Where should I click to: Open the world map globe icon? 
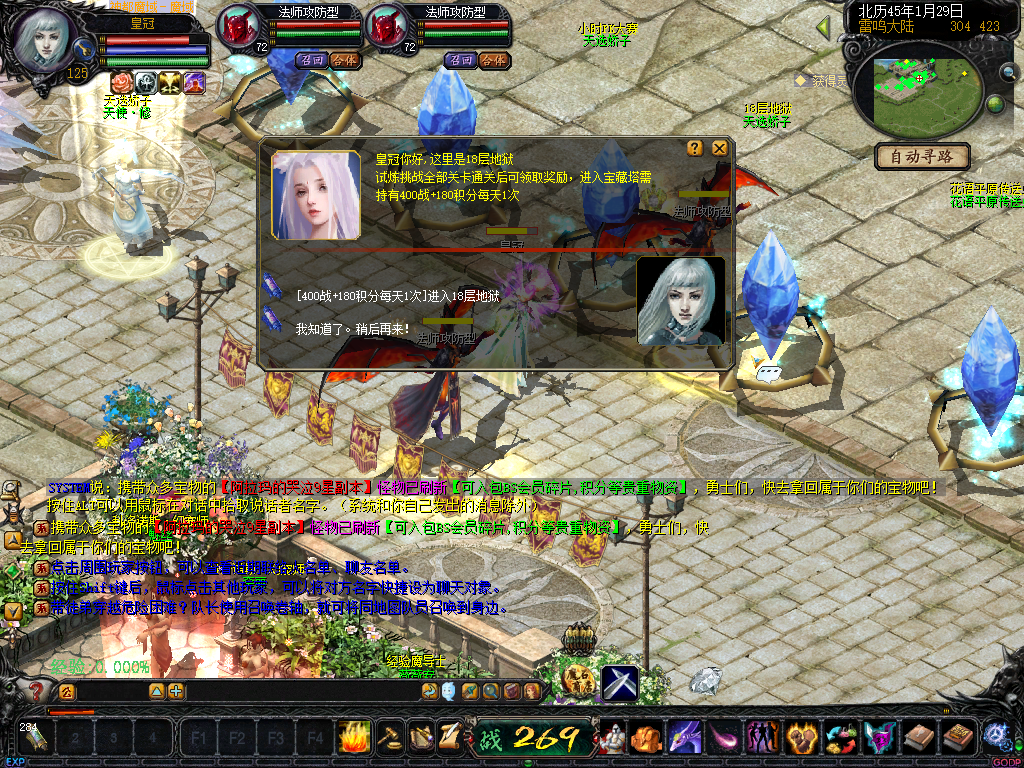pyautogui.click(x=994, y=104)
